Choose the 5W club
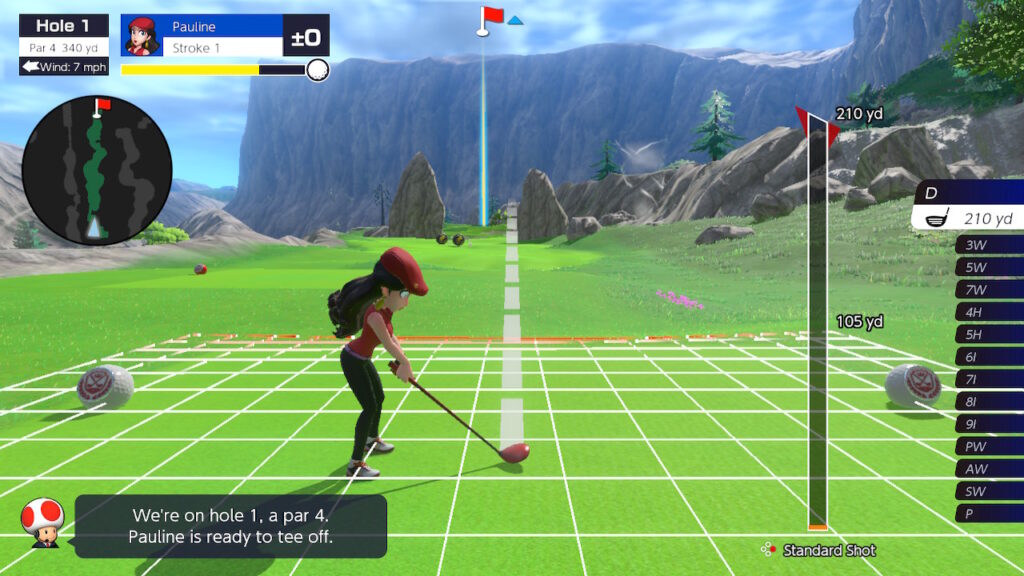This screenshot has height=576, width=1024. pos(988,267)
